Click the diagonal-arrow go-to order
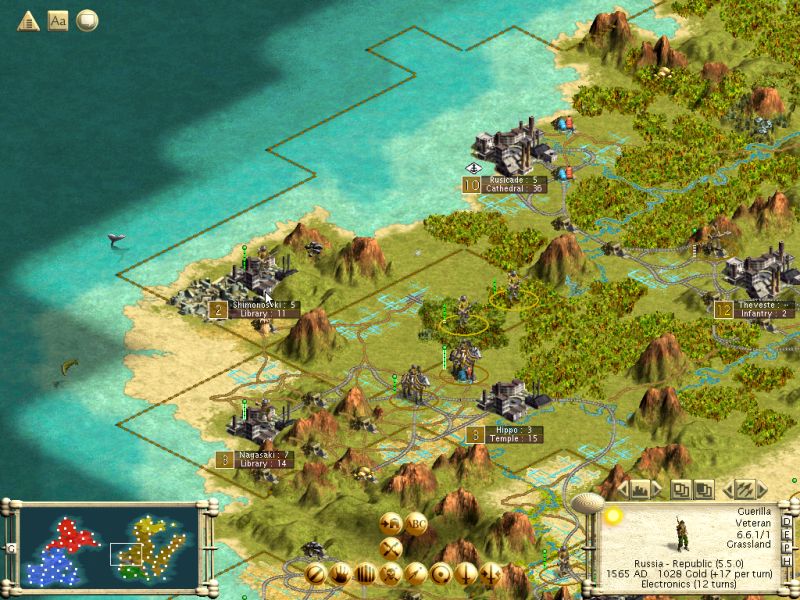The width and height of the screenshot is (800, 600). [416, 573]
